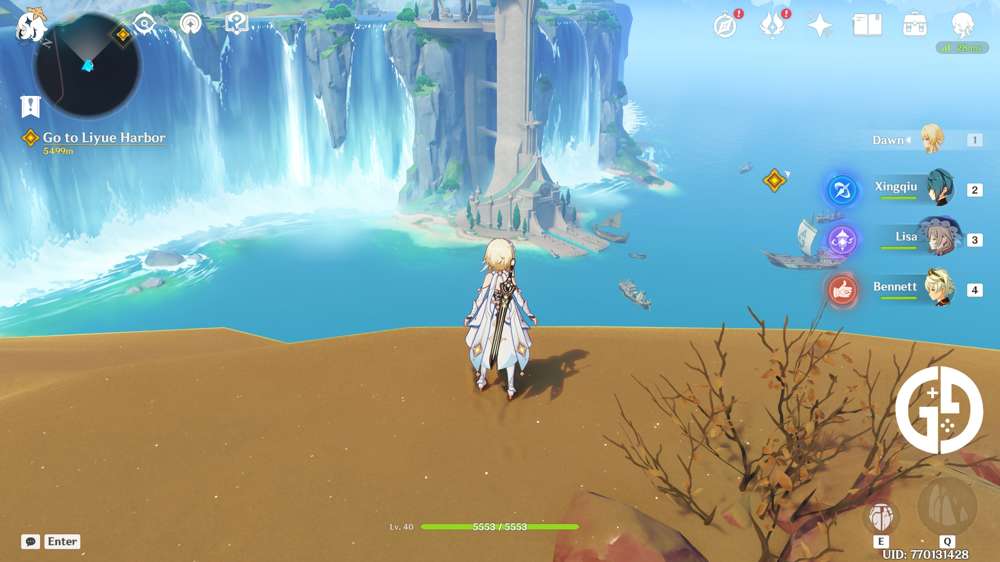Activate Lisa's purple elemental burst icon
1000x562 pixels.
(x=842, y=240)
